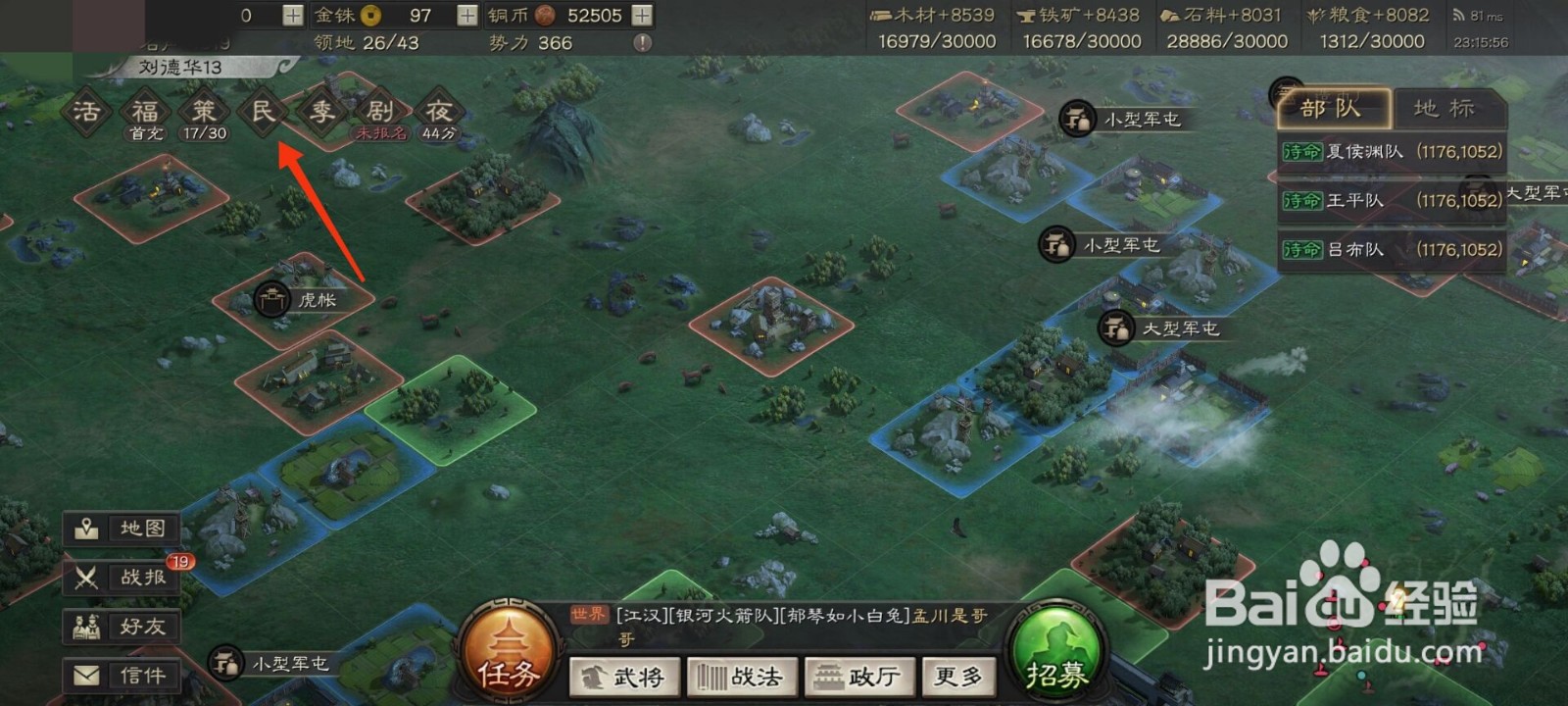Open the 地图 map panel
1568x706 pixels.
(120, 529)
